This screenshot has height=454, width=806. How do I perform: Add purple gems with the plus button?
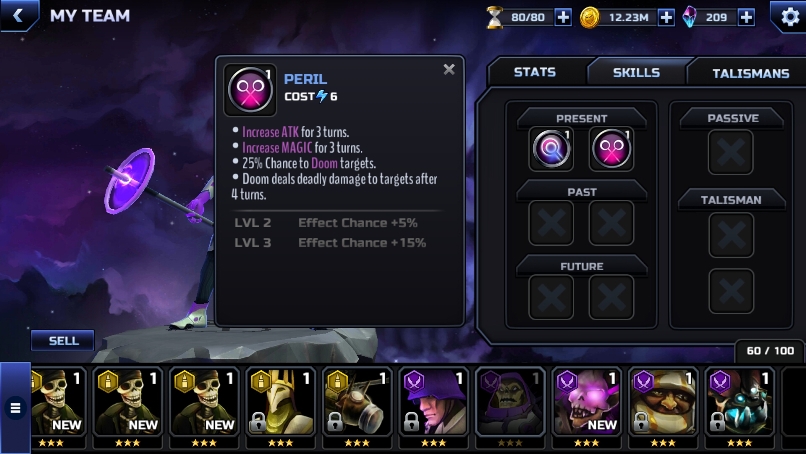click(x=746, y=17)
